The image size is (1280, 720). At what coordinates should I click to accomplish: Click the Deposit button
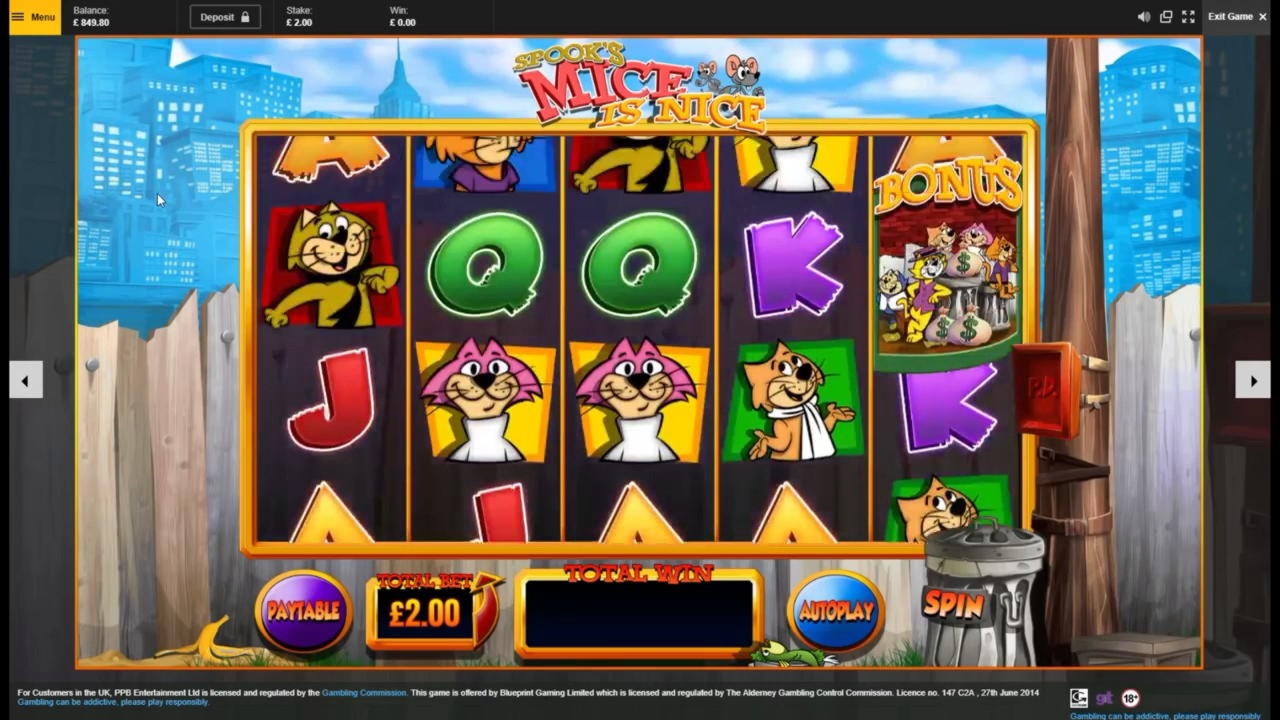click(225, 17)
